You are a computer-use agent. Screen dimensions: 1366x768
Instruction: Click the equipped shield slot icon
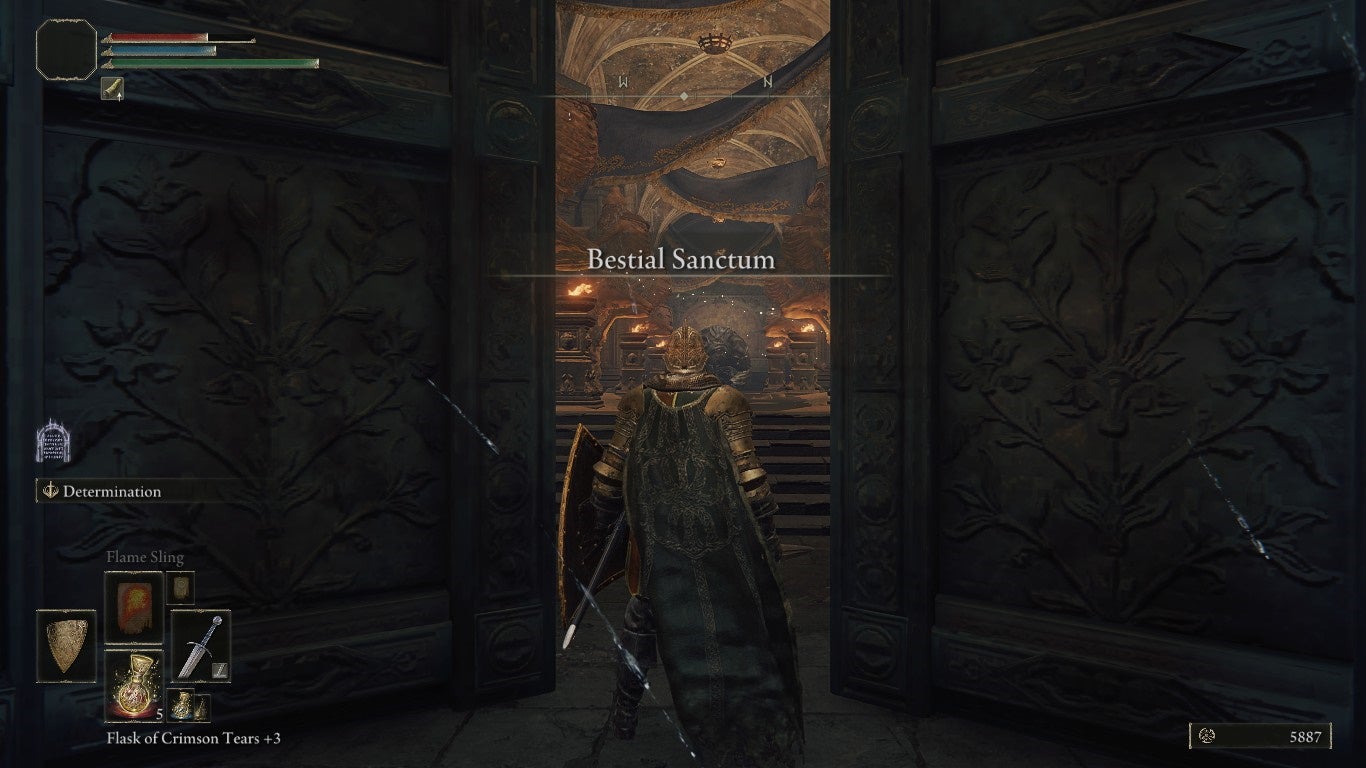pyautogui.click(x=66, y=646)
